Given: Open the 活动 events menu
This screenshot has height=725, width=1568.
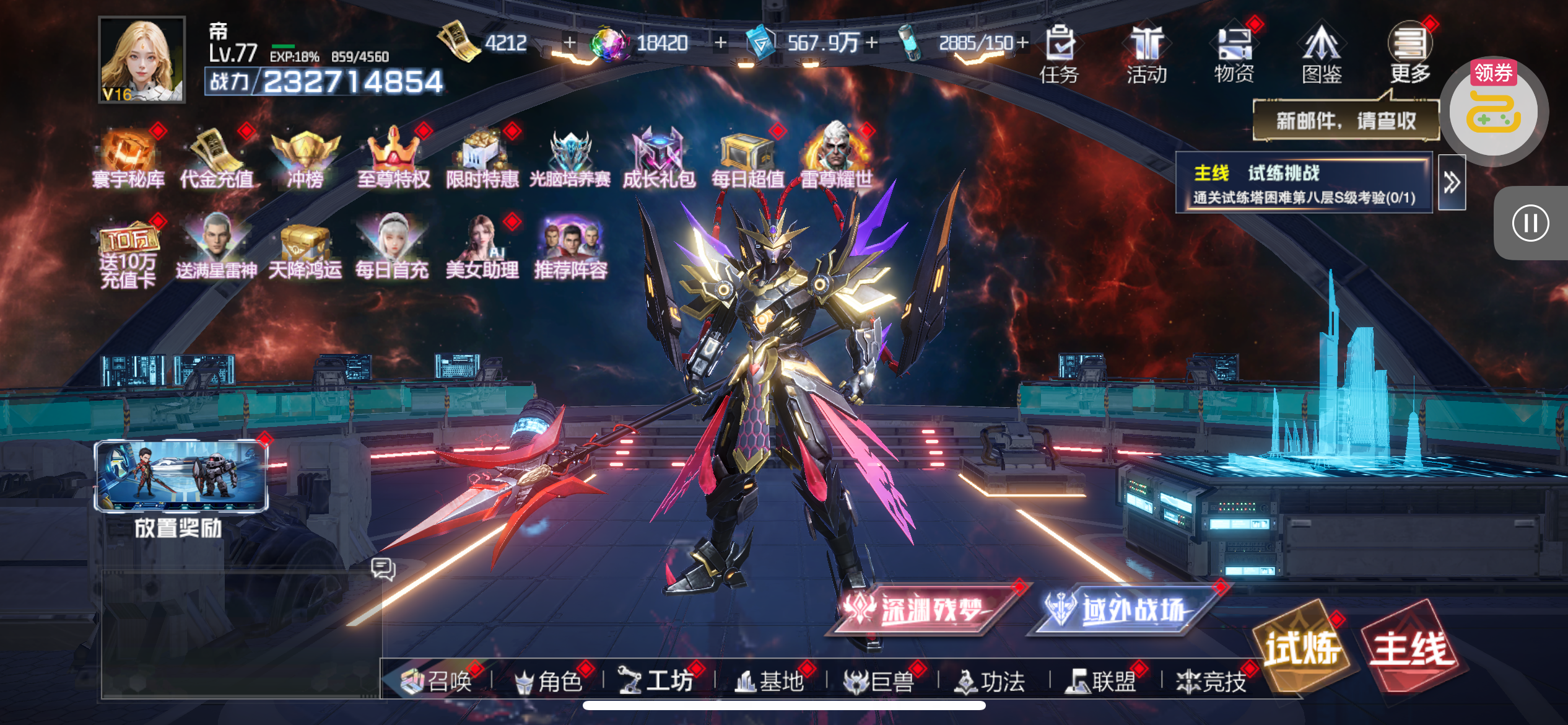Looking at the screenshot, I should point(1147,55).
